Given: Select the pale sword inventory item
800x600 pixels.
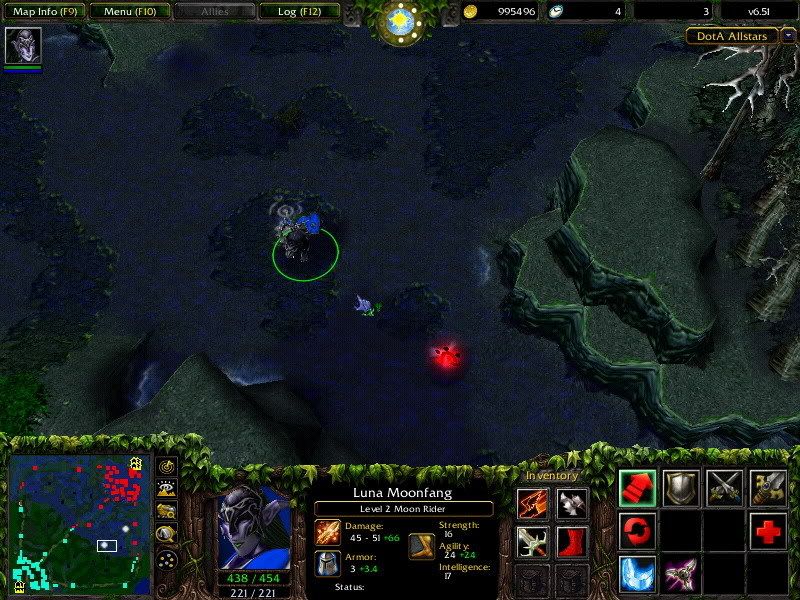Looking at the screenshot, I should tap(533, 542).
